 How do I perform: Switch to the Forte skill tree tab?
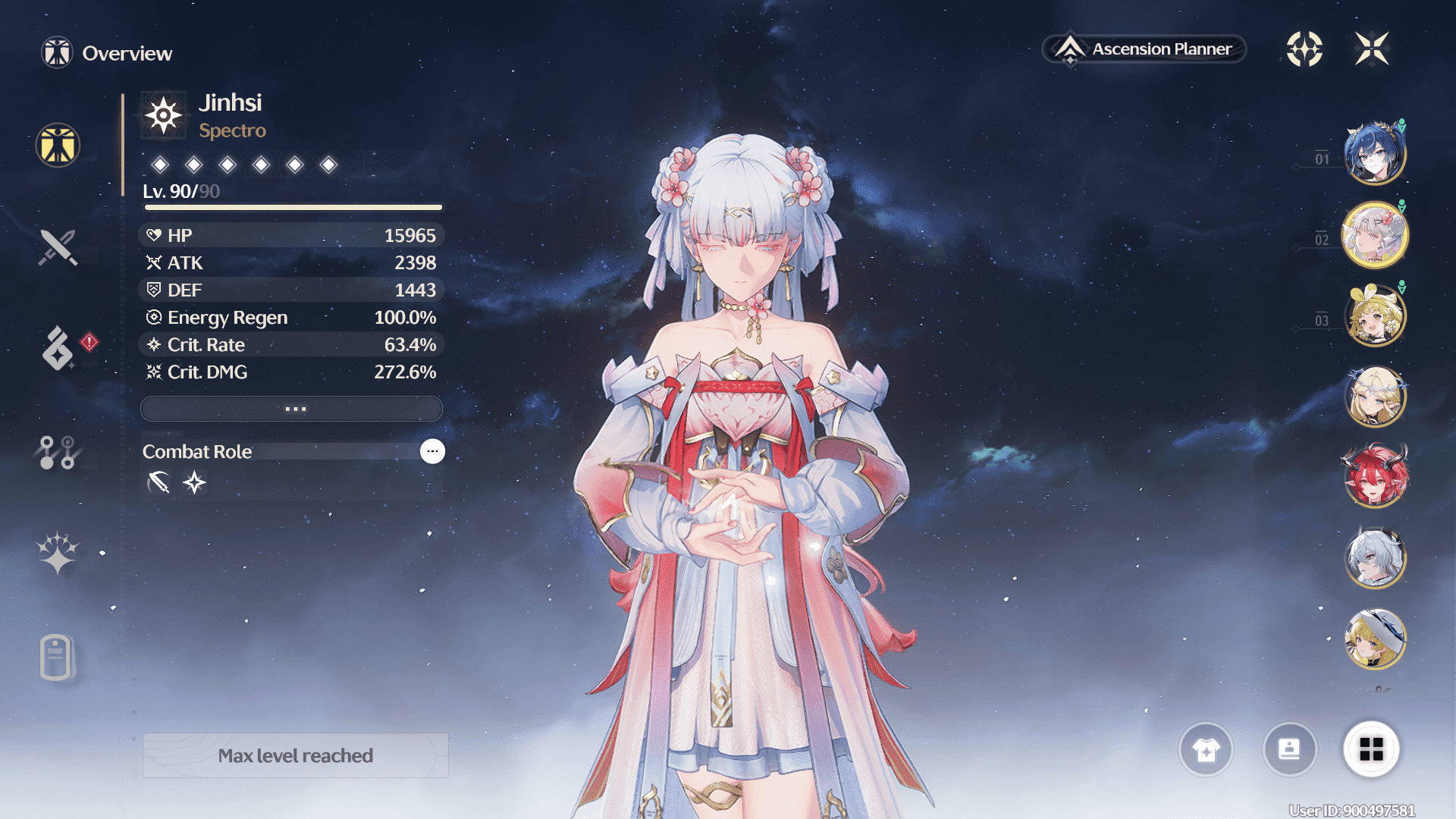(x=58, y=452)
